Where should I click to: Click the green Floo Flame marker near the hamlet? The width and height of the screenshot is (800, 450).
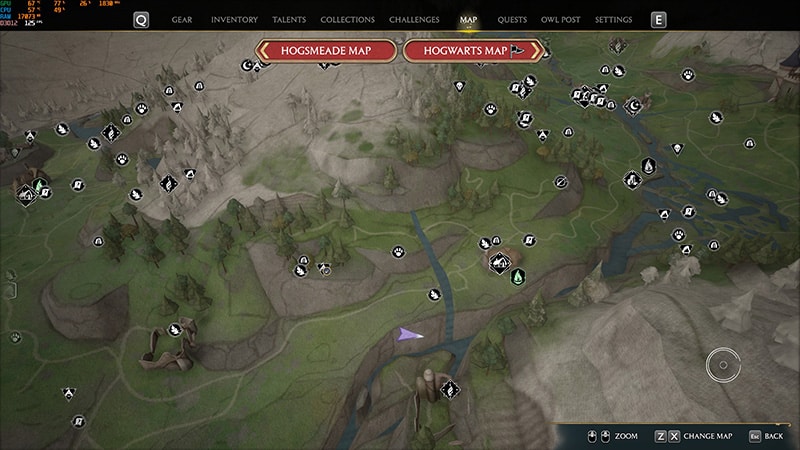(x=518, y=275)
